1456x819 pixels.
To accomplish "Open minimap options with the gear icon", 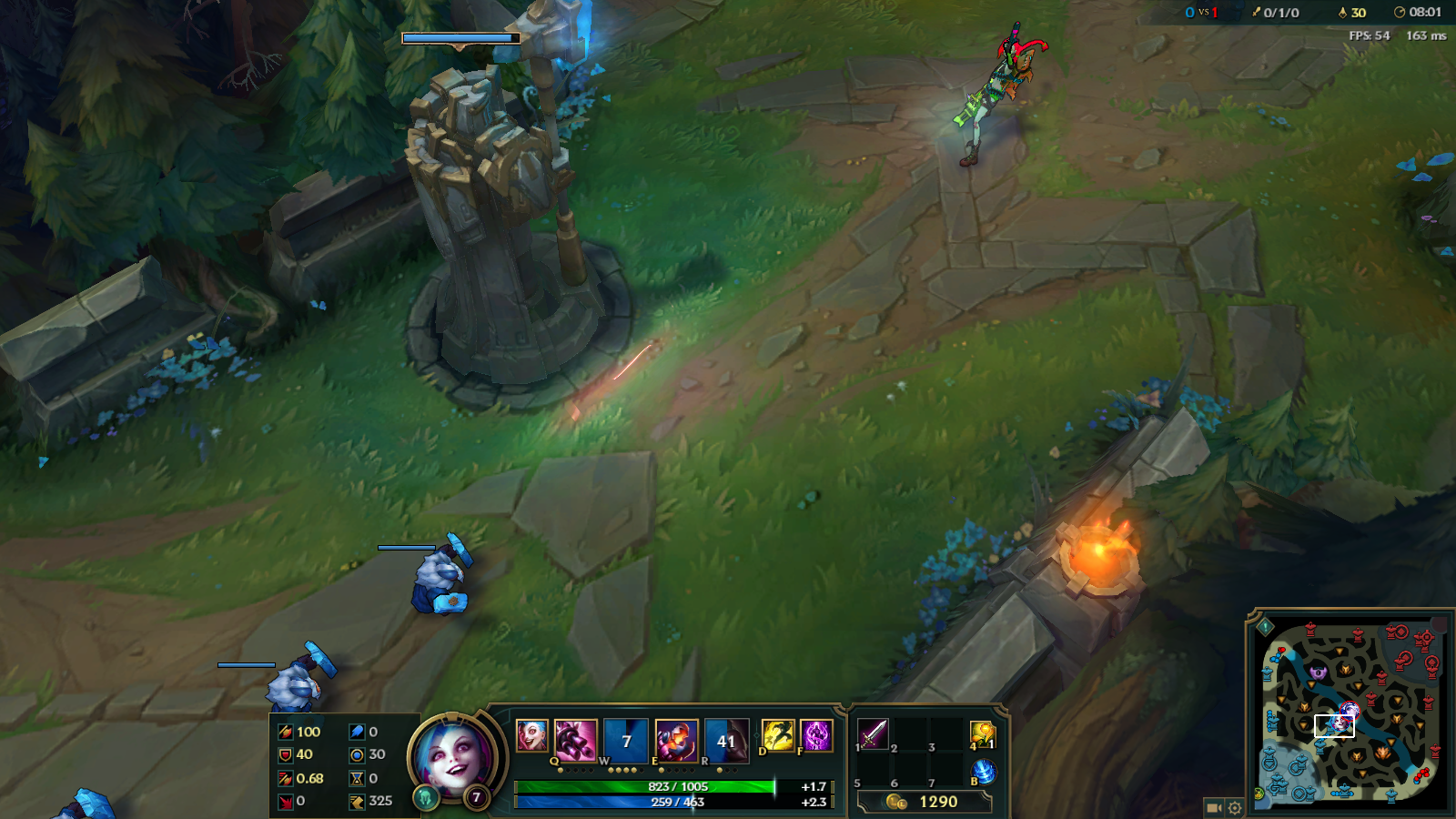I will pyautogui.click(x=1235, y=807).
